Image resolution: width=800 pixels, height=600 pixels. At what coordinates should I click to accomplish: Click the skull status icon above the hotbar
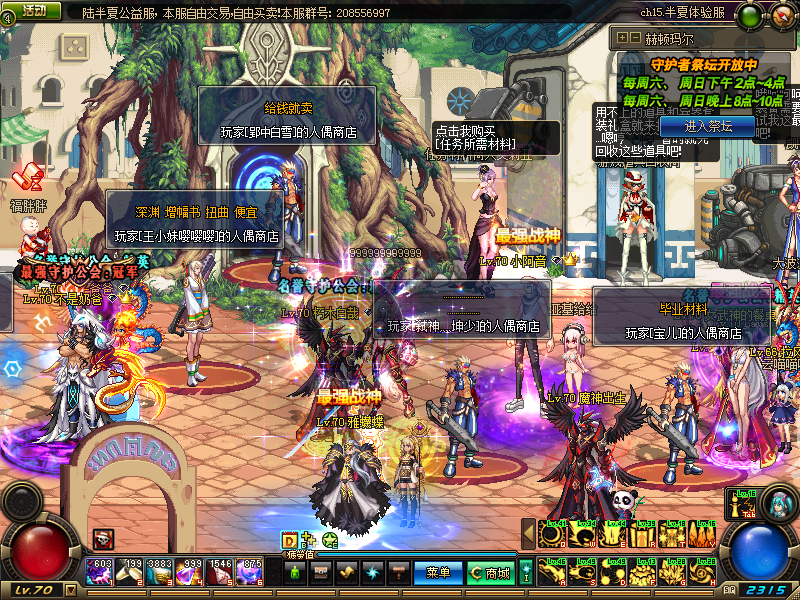[102, 538]
